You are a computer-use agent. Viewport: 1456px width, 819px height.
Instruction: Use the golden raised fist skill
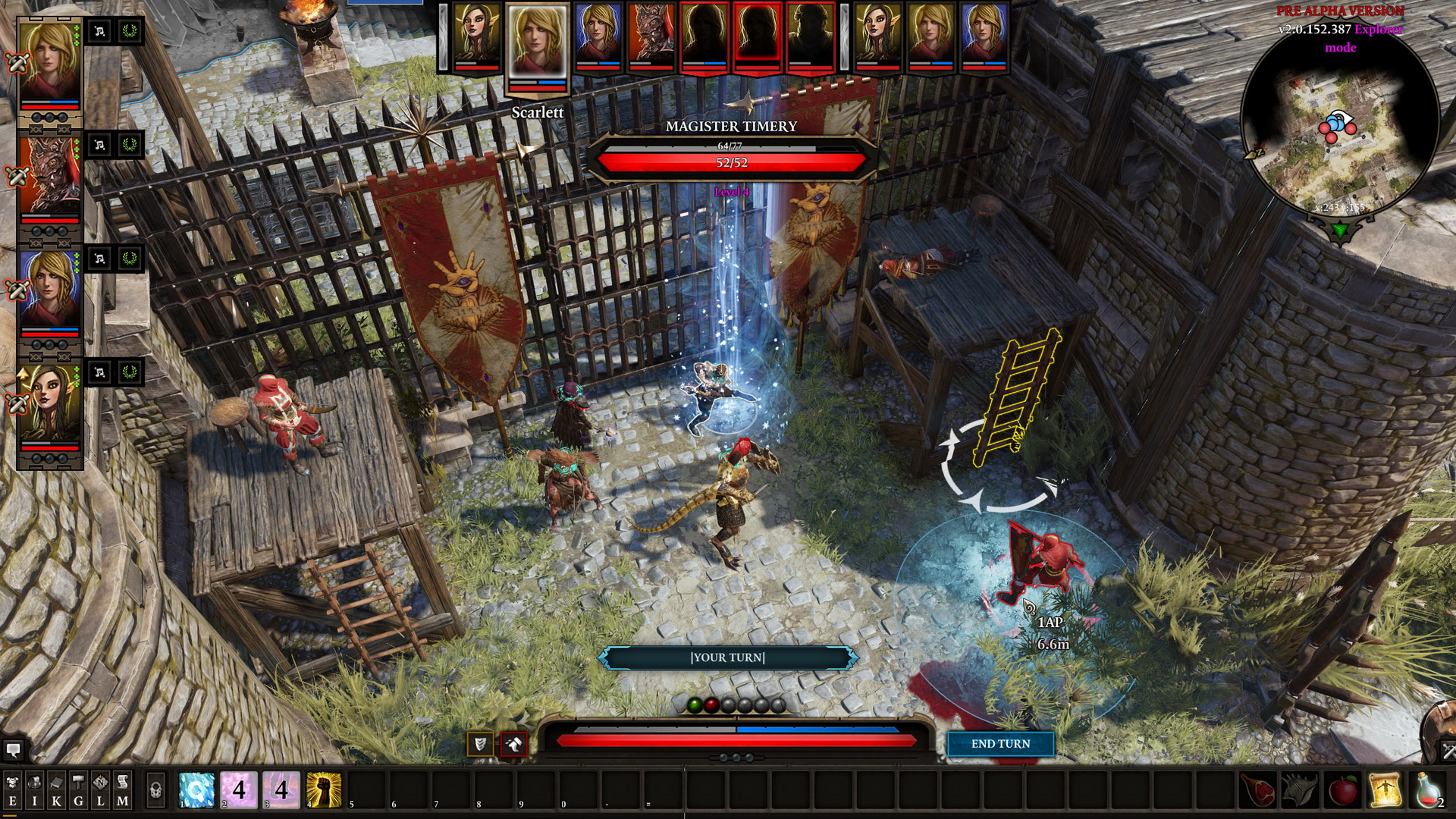pyautogui.click(x=324, y=789)
